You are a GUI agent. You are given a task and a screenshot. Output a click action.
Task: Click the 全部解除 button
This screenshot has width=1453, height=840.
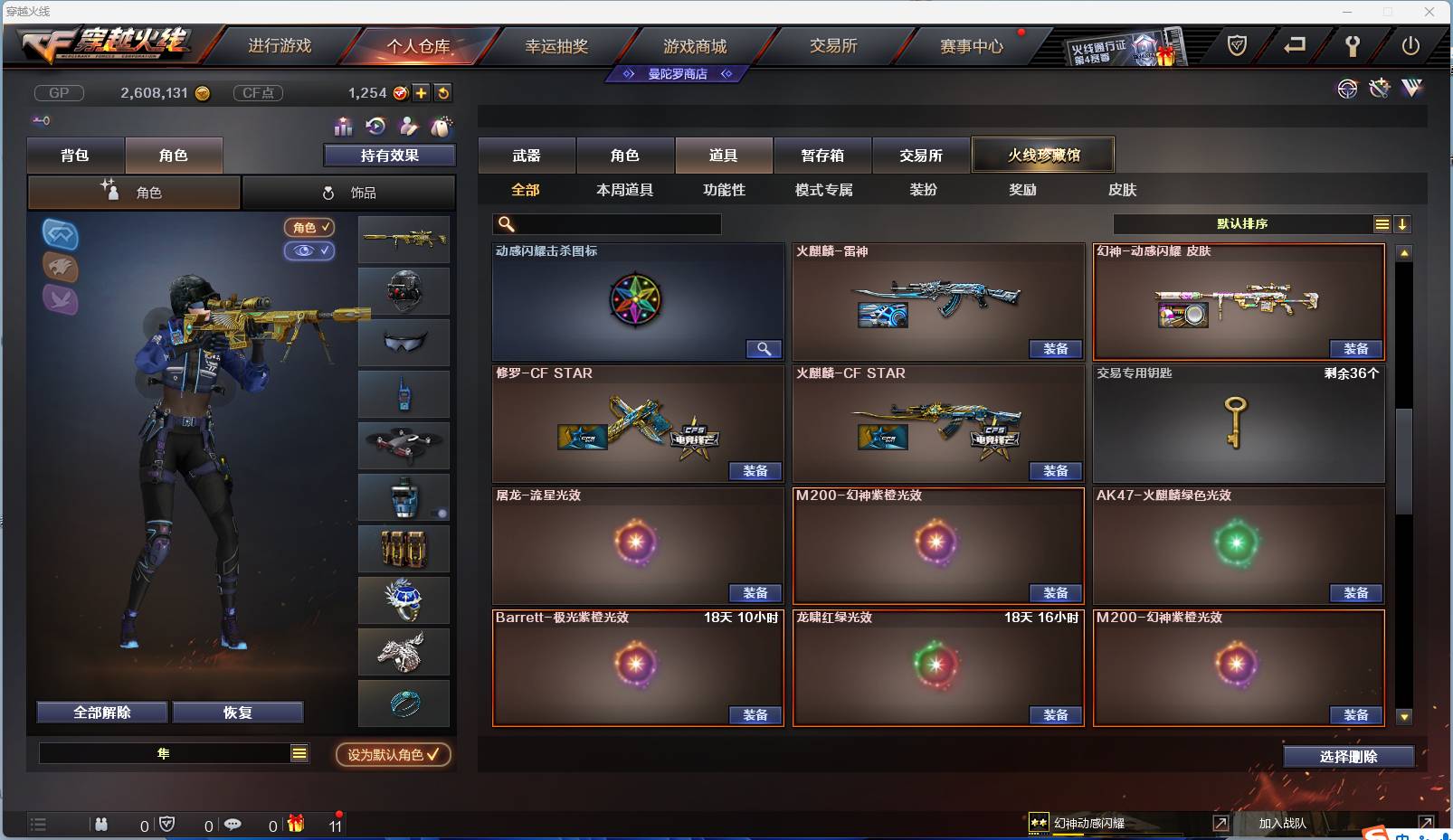pyautogui.click(x=102, y=712)
